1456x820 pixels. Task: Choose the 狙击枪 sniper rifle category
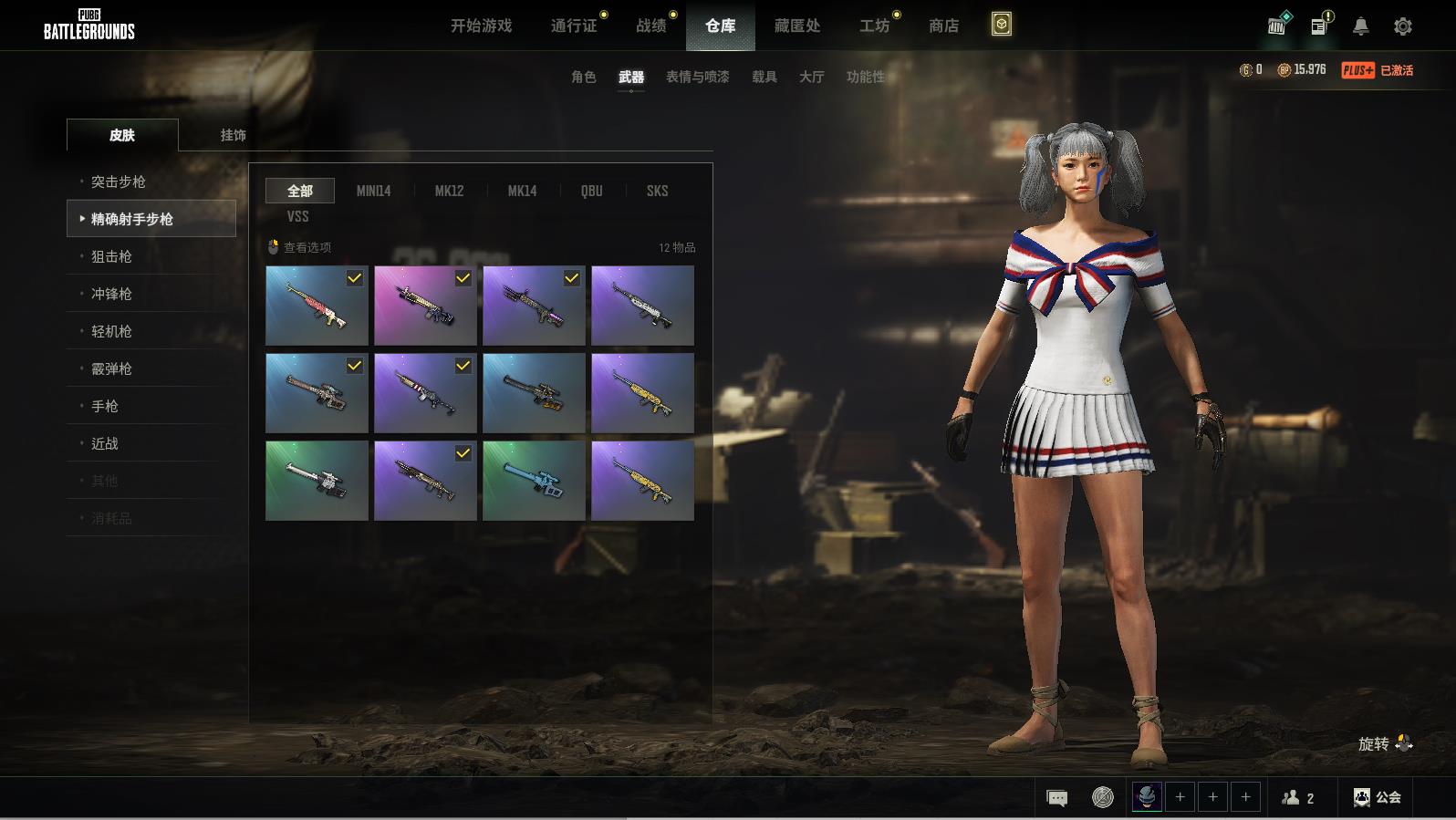click(x=111, y=256)
